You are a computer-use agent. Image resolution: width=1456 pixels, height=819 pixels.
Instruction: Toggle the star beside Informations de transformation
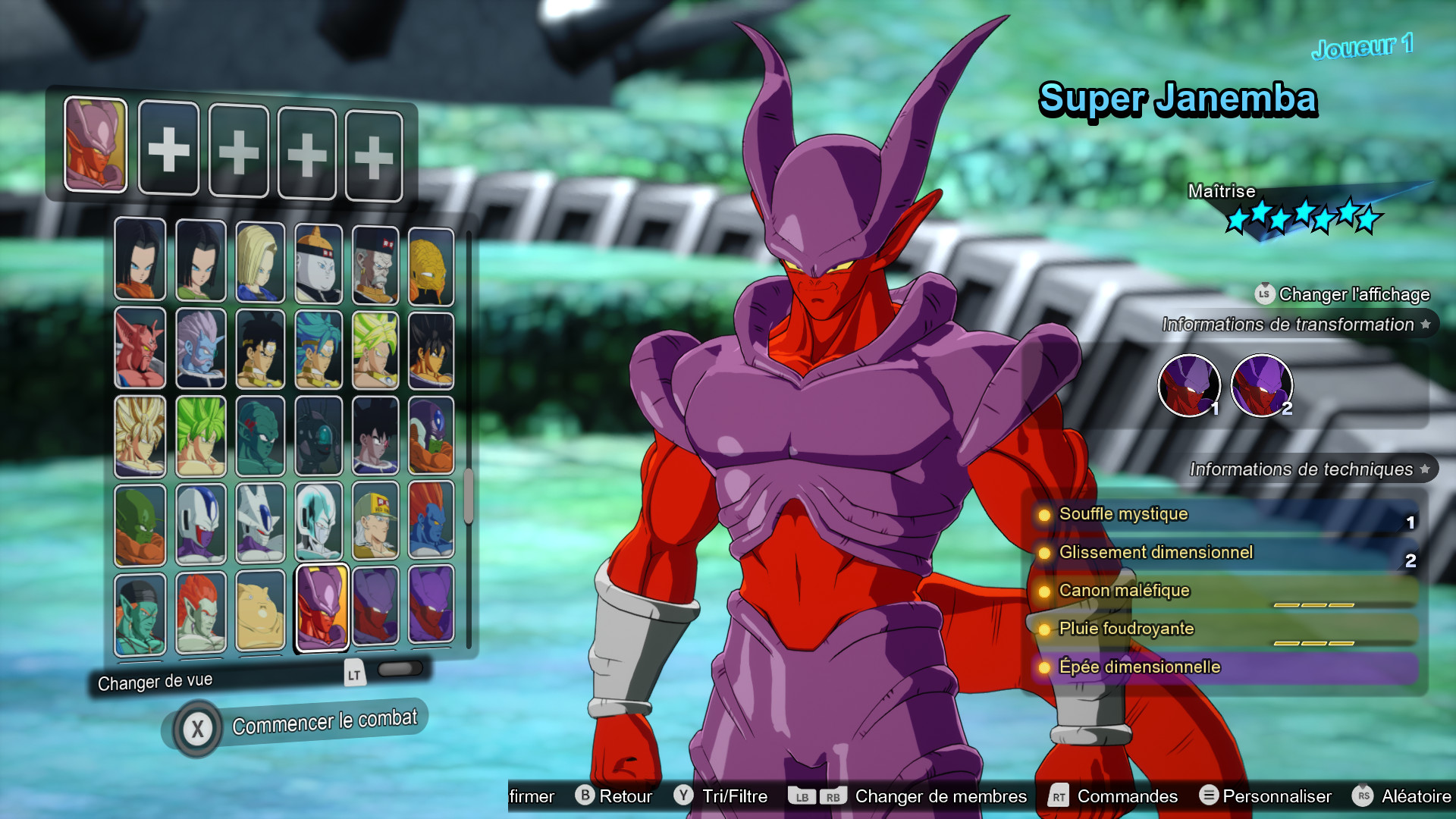pos(1425,324)
